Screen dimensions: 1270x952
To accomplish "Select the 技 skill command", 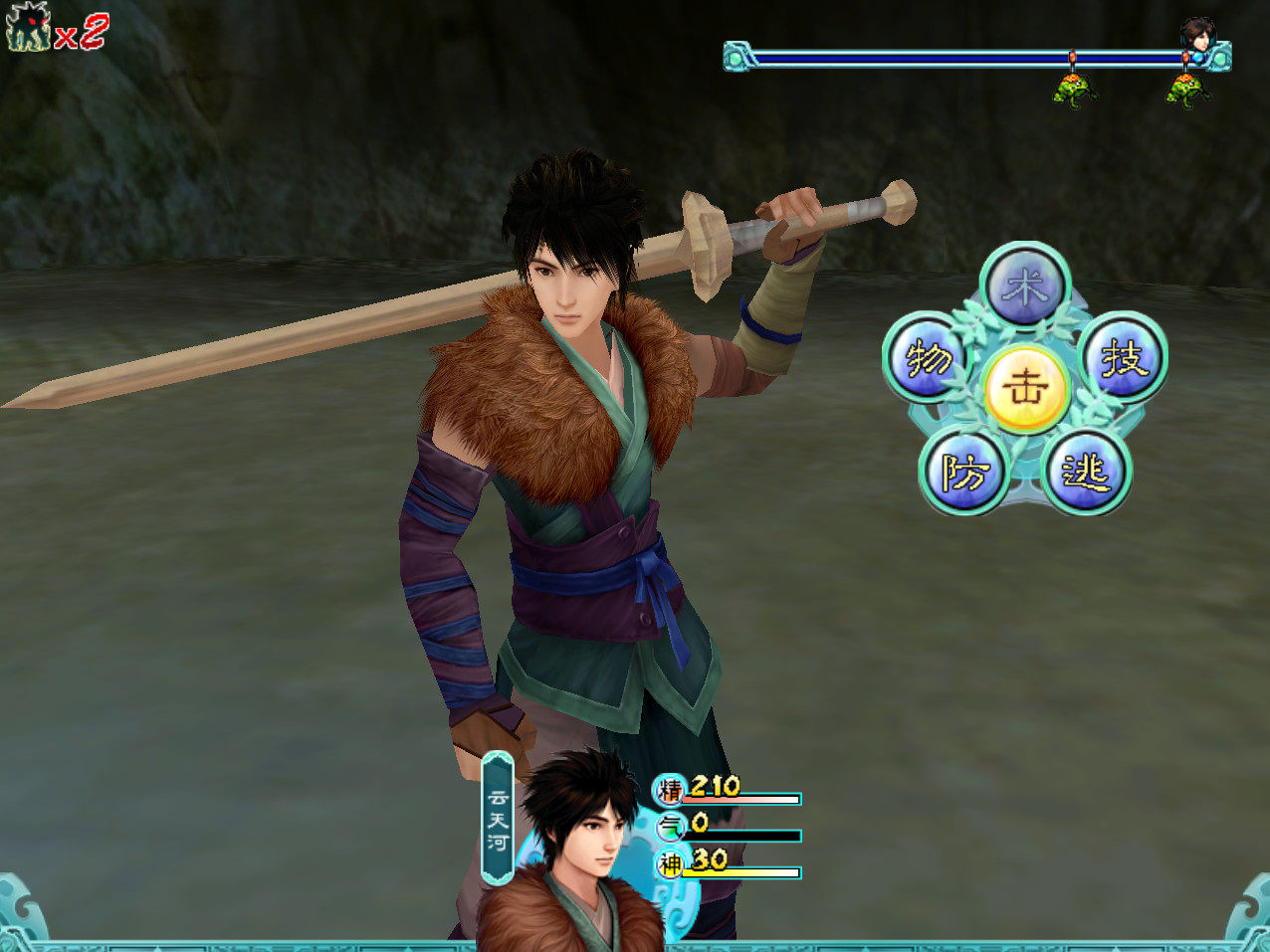I will pos(1123,357).
